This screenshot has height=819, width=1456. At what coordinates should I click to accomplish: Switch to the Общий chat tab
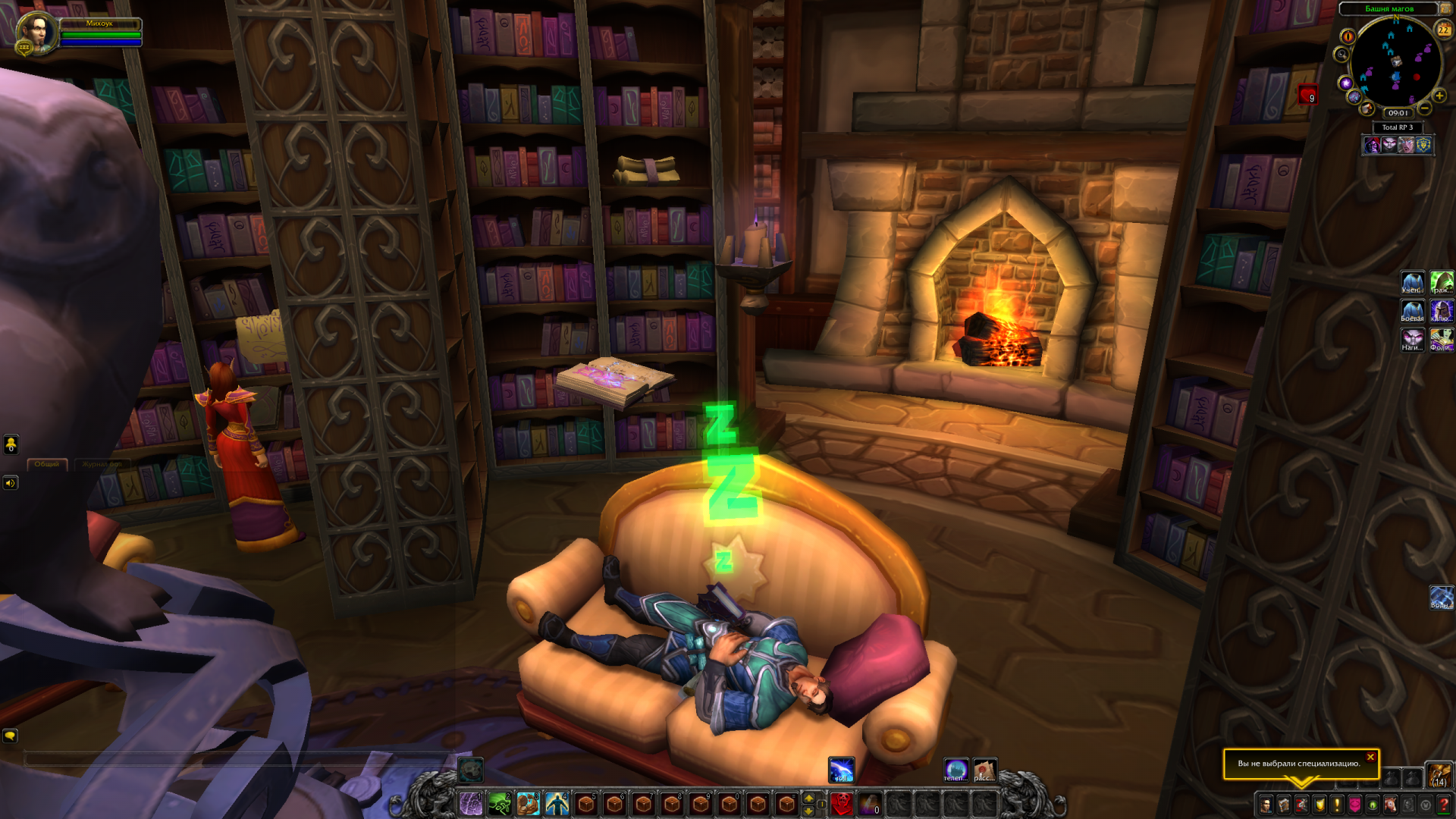point(47,464)
